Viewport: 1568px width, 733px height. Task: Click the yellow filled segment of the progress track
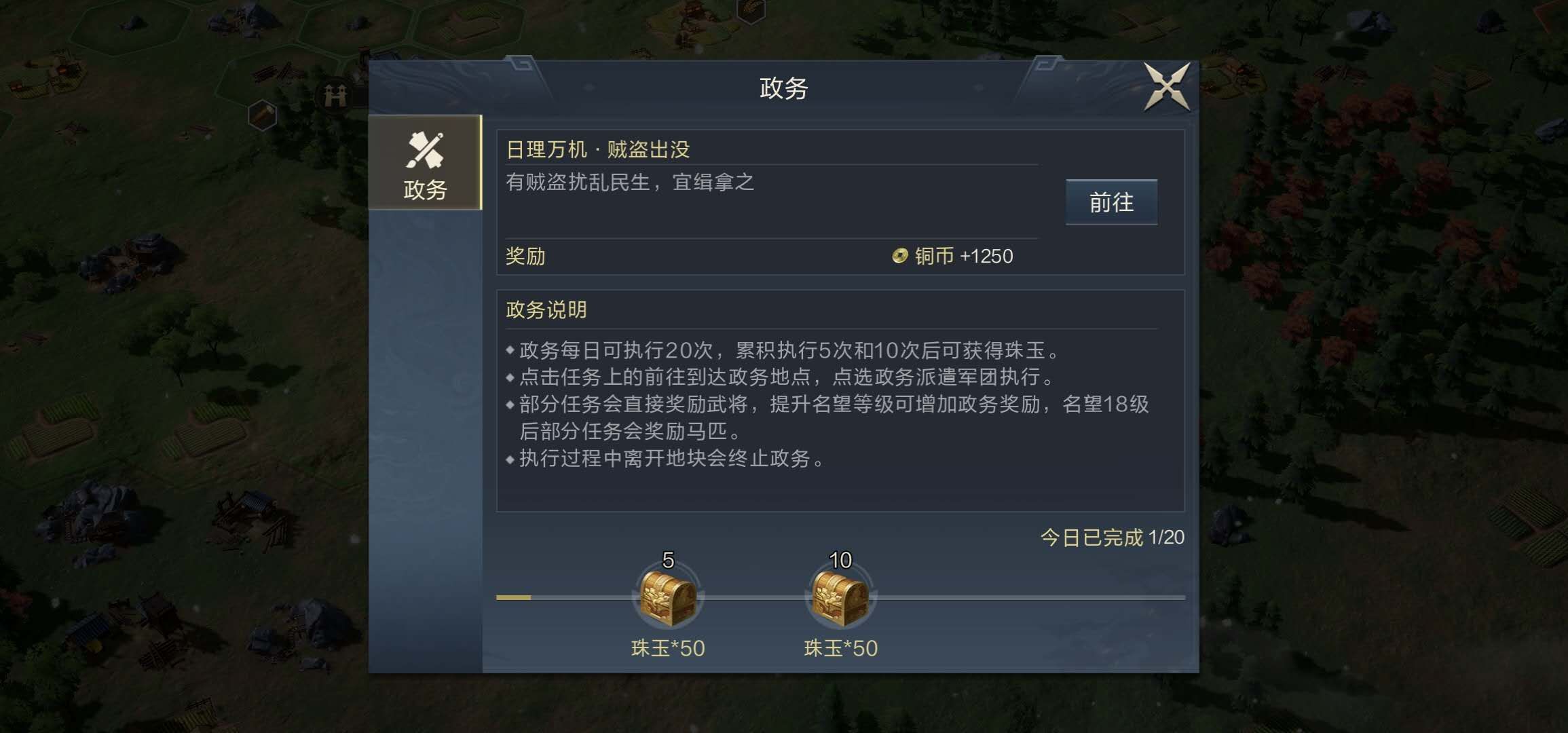[512, 597]
